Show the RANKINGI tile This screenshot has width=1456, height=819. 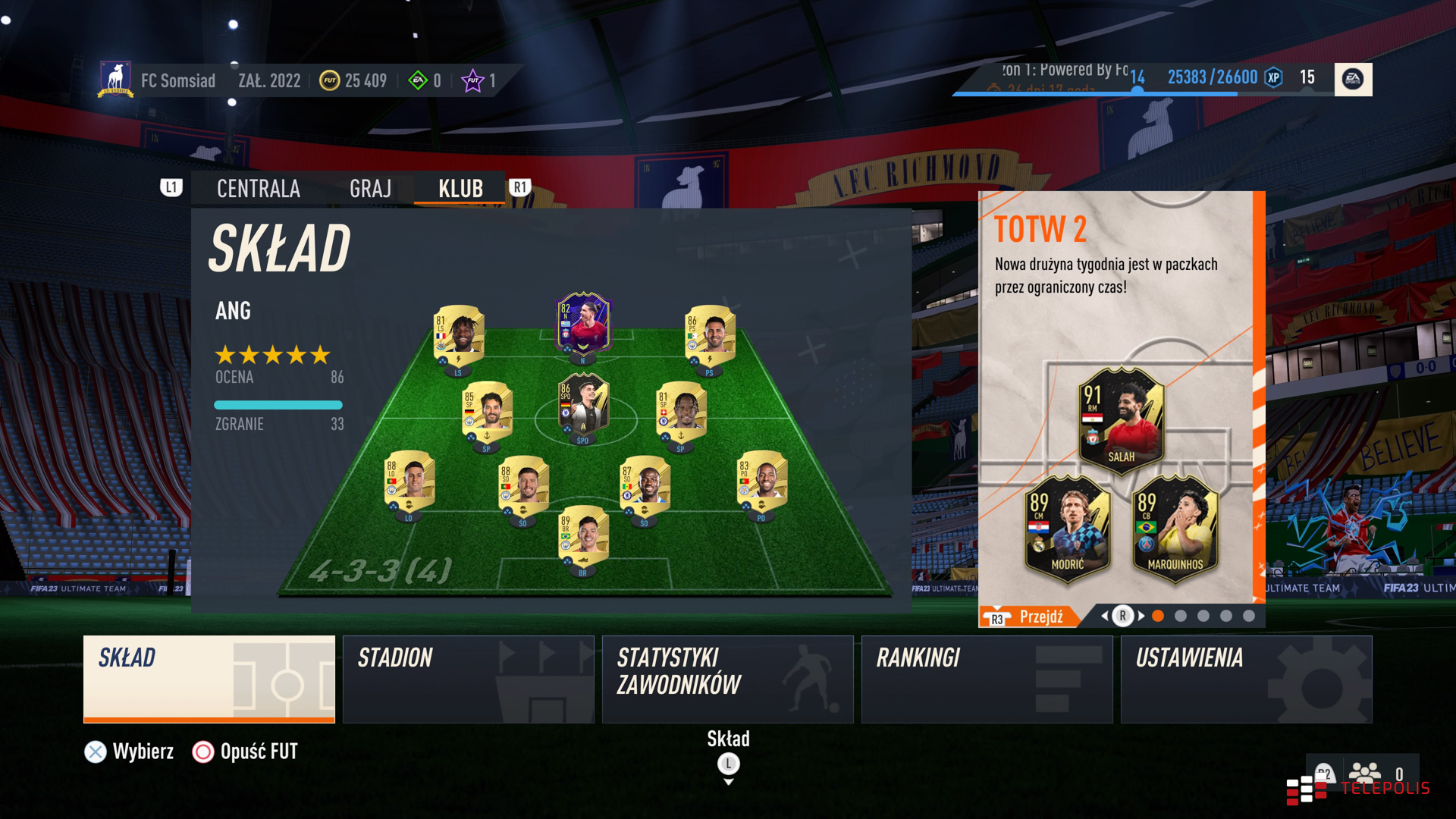click(x=987, y=679)
